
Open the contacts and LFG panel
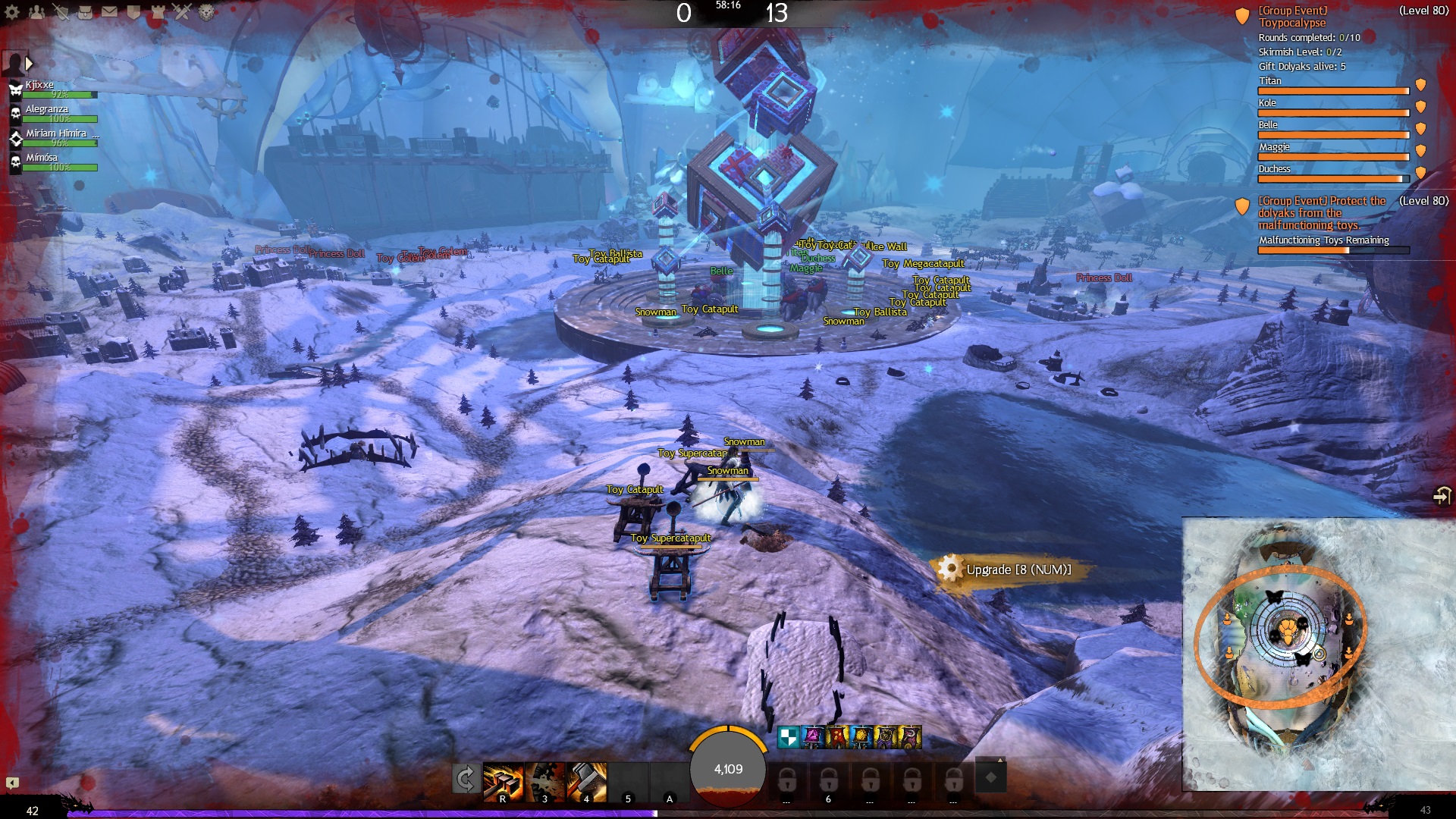click(x=36, y=12)
